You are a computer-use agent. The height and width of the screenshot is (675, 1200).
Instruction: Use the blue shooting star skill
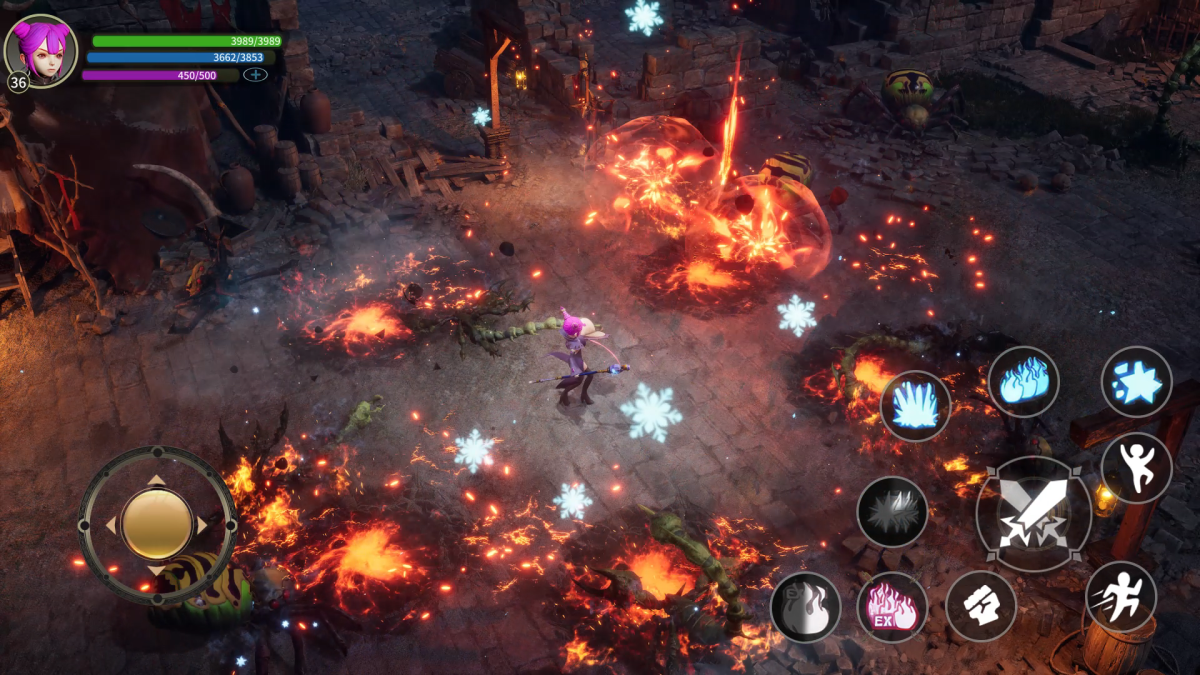coord(1136,382)
